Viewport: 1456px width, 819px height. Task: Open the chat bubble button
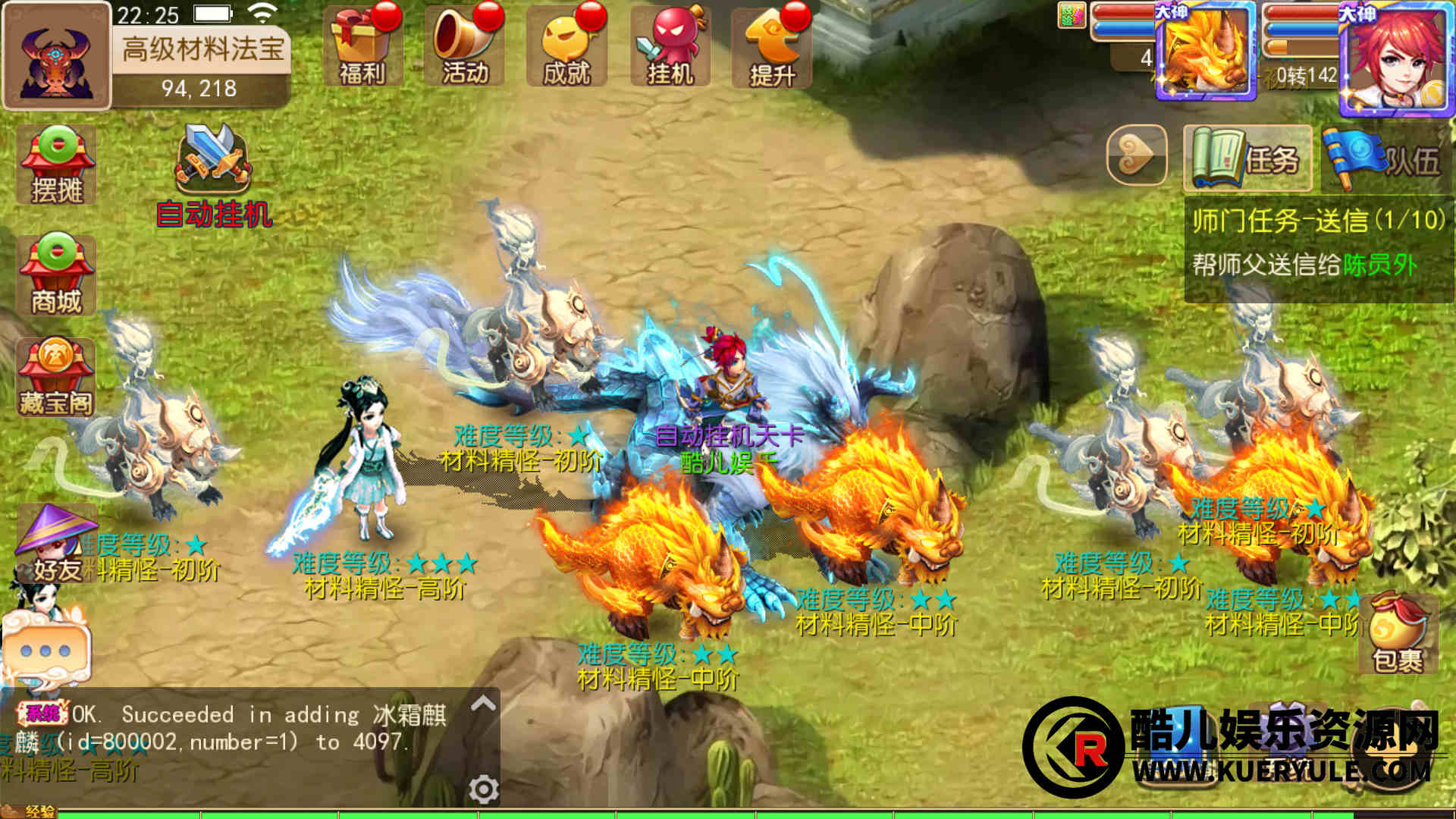(x=45, y=650)
